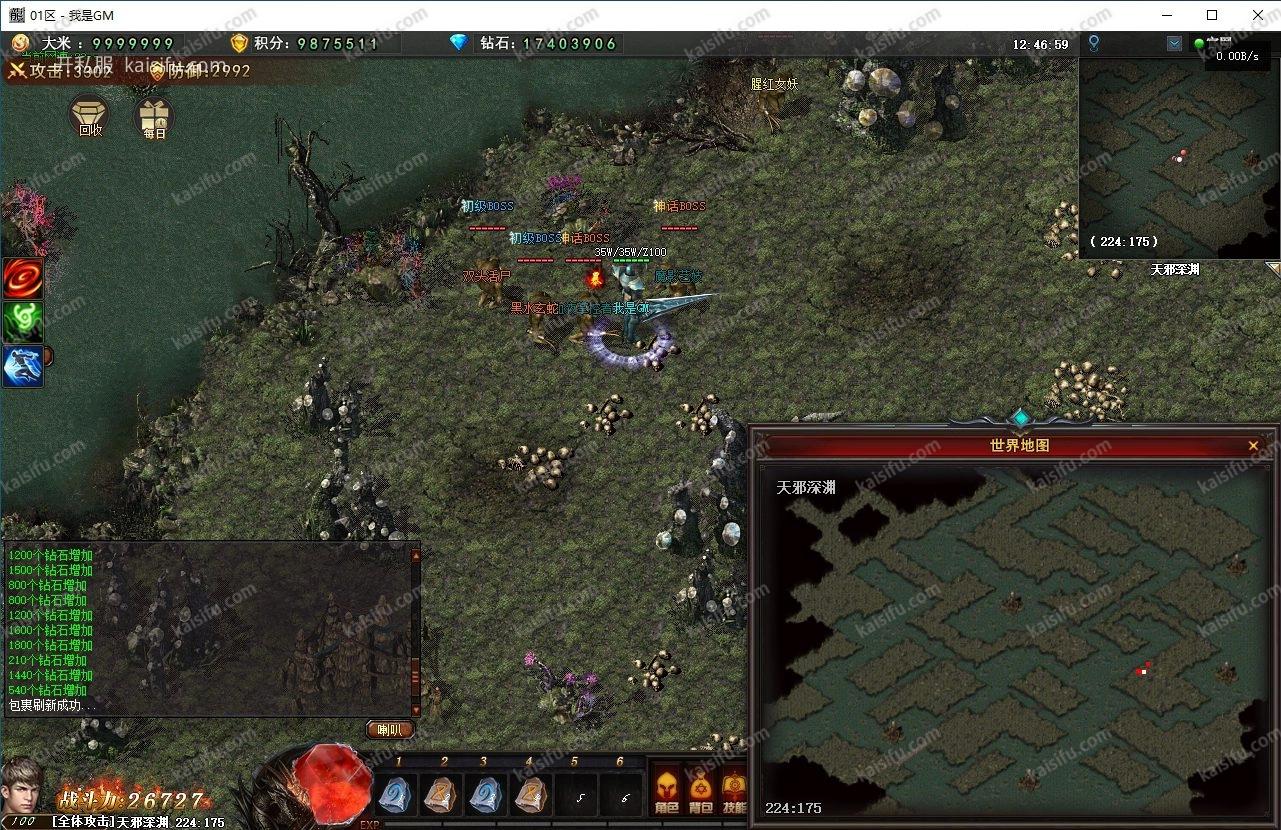The width and height of the screenshot is (1281, 830).
Task: Use the orange rune stone in slot 2
Action: point(442,795)
